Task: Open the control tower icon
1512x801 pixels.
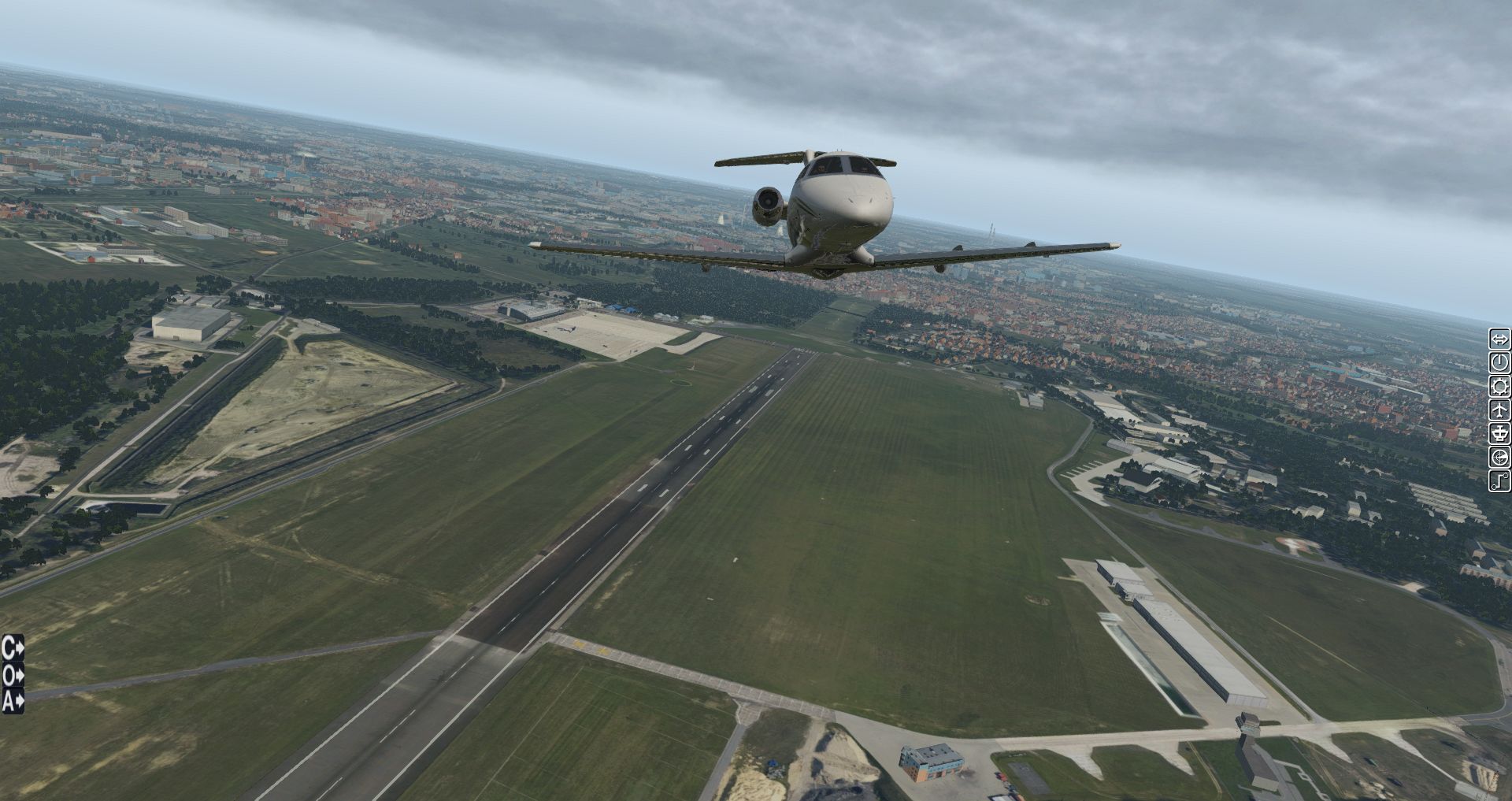Action: tap(1499, 433)
